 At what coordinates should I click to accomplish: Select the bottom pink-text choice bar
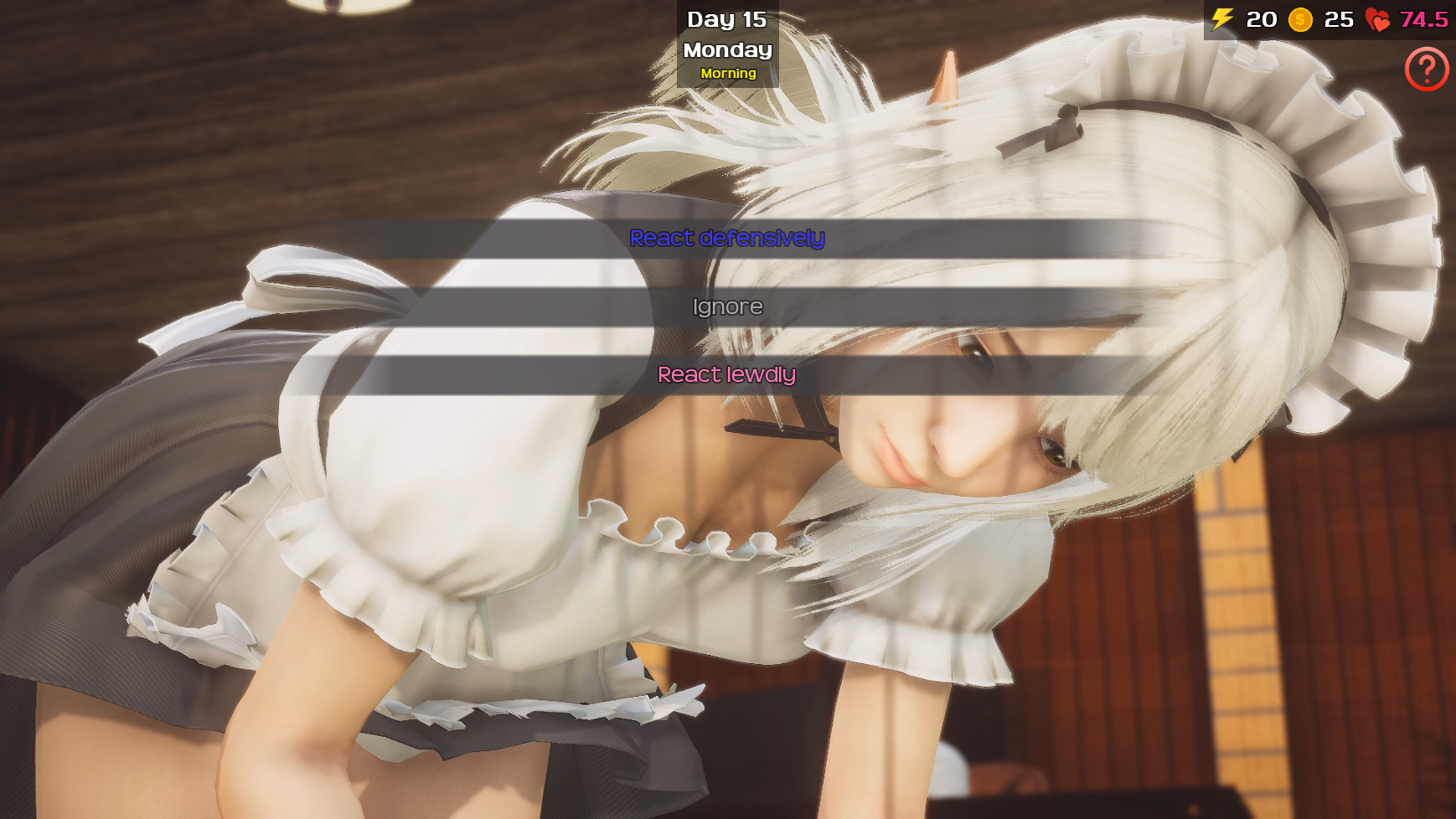(x=727, y=374)
